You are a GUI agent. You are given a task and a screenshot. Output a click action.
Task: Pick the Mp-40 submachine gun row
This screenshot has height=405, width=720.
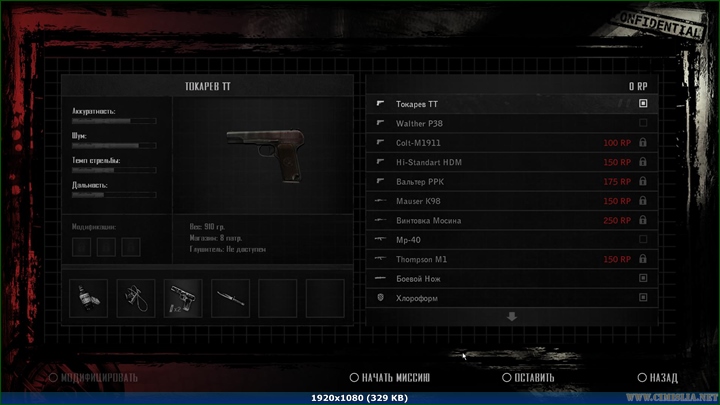(x=510, y=240)
